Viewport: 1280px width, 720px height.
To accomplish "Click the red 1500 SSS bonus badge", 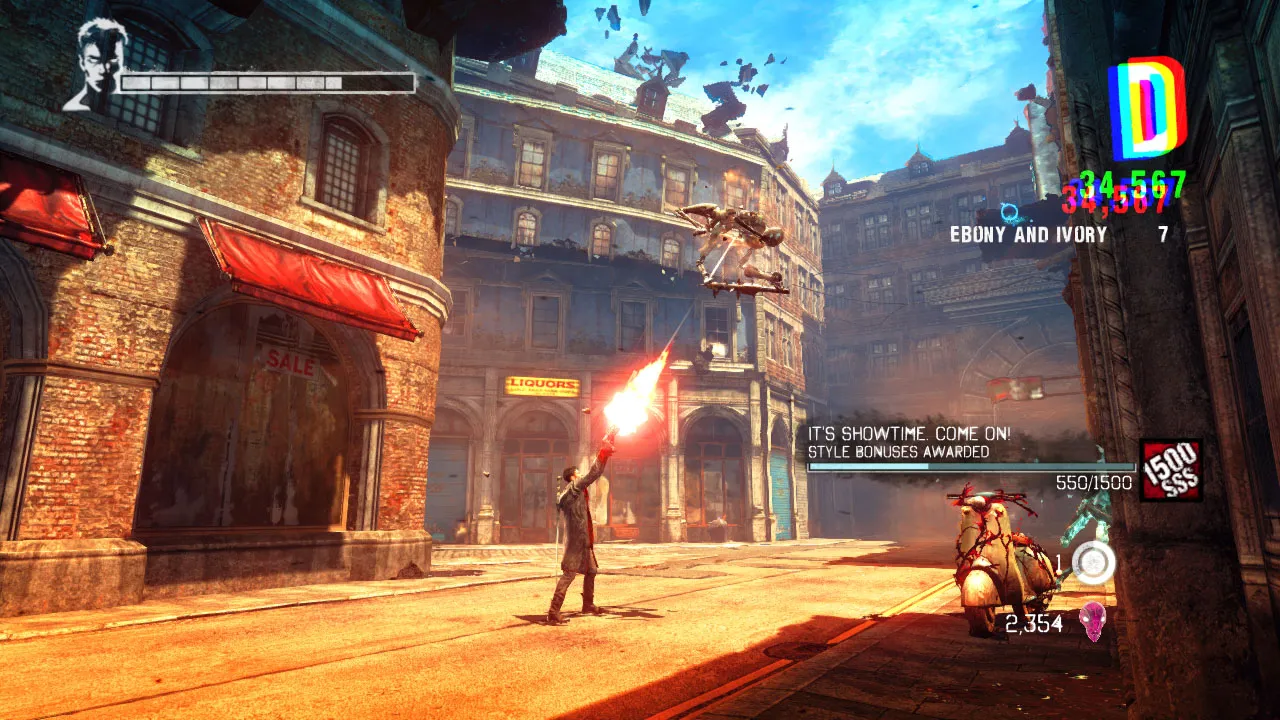I will pyautogui.click(x=1171, y=470).
